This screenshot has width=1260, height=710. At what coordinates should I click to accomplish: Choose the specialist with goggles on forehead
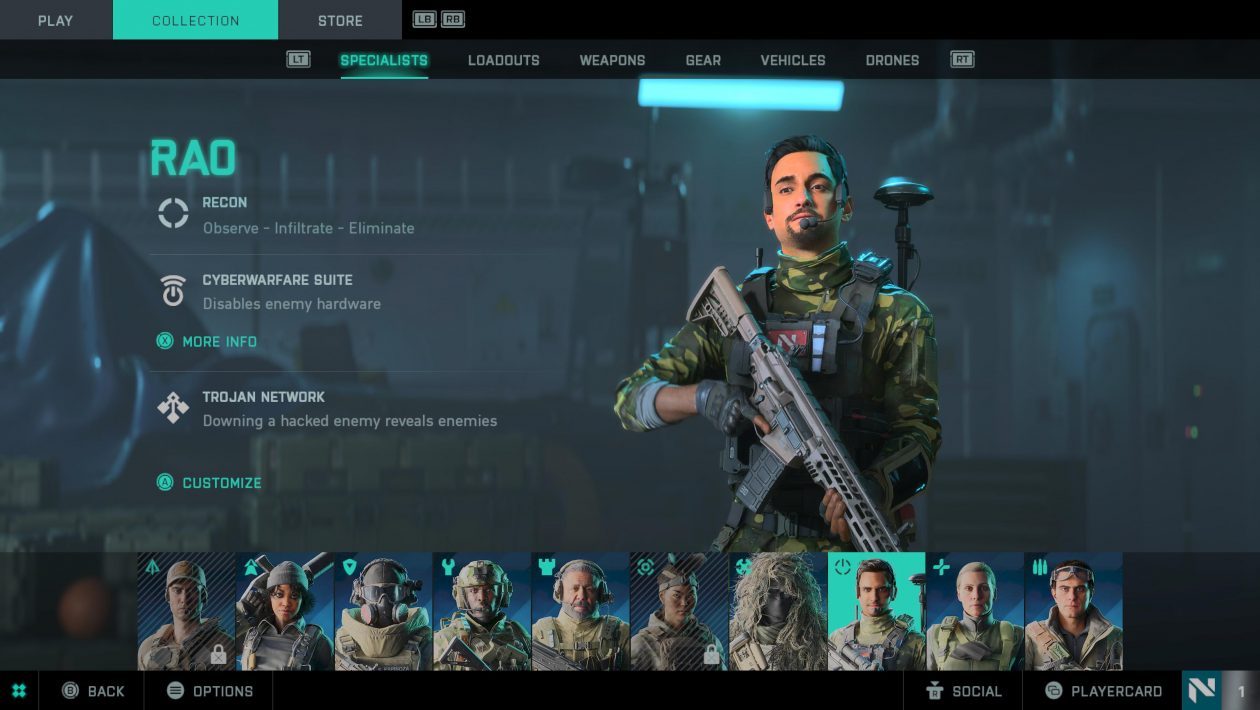click(1073, 611)
